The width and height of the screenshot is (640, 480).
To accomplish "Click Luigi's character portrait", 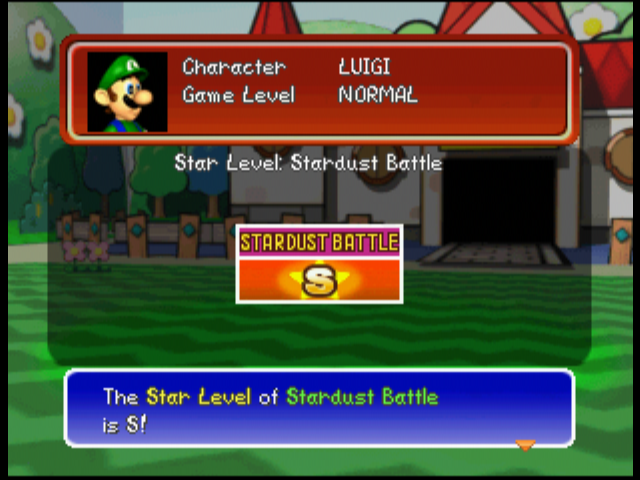I will [127, 92].
